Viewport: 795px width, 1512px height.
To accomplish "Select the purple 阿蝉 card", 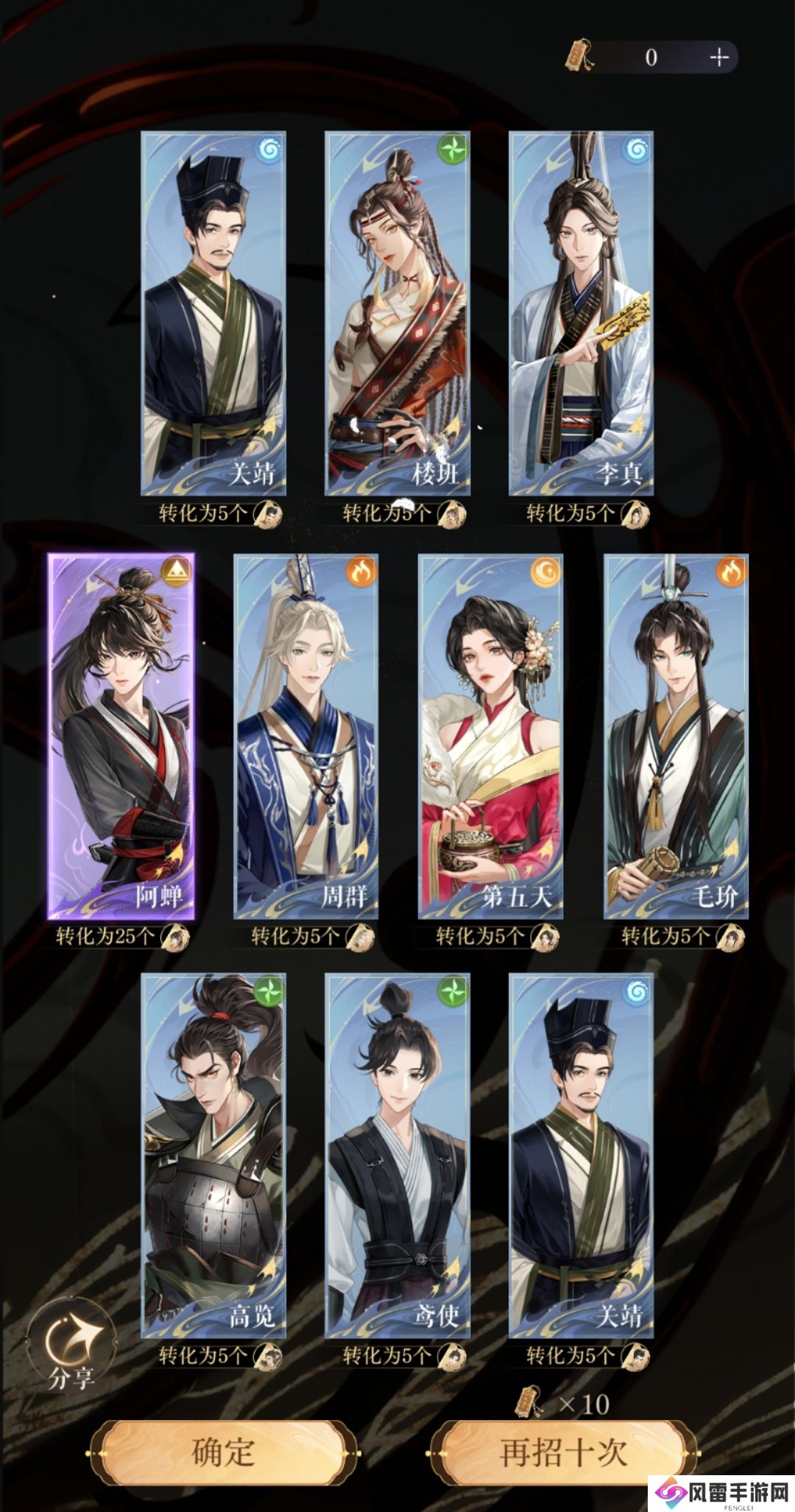I will [x=121, y=736].
